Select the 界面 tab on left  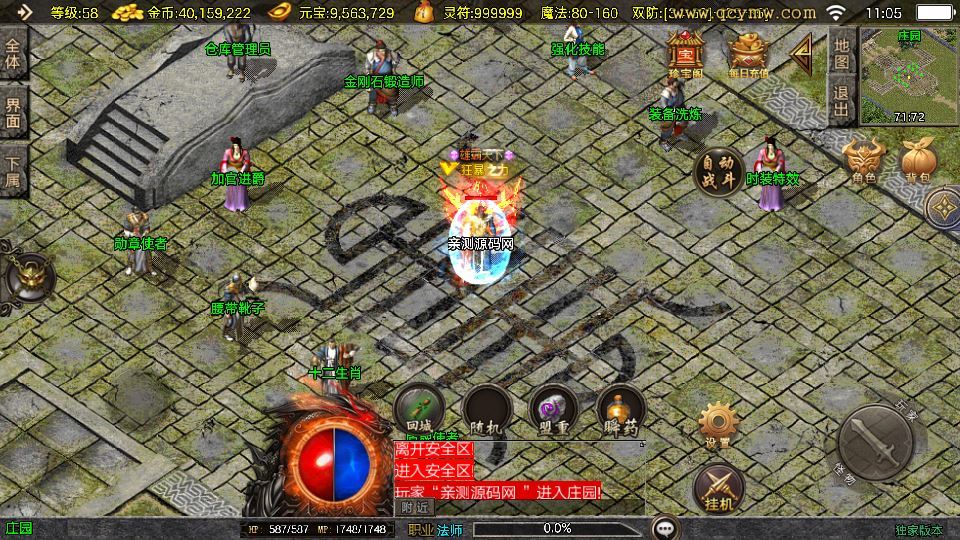pos(13,111)
